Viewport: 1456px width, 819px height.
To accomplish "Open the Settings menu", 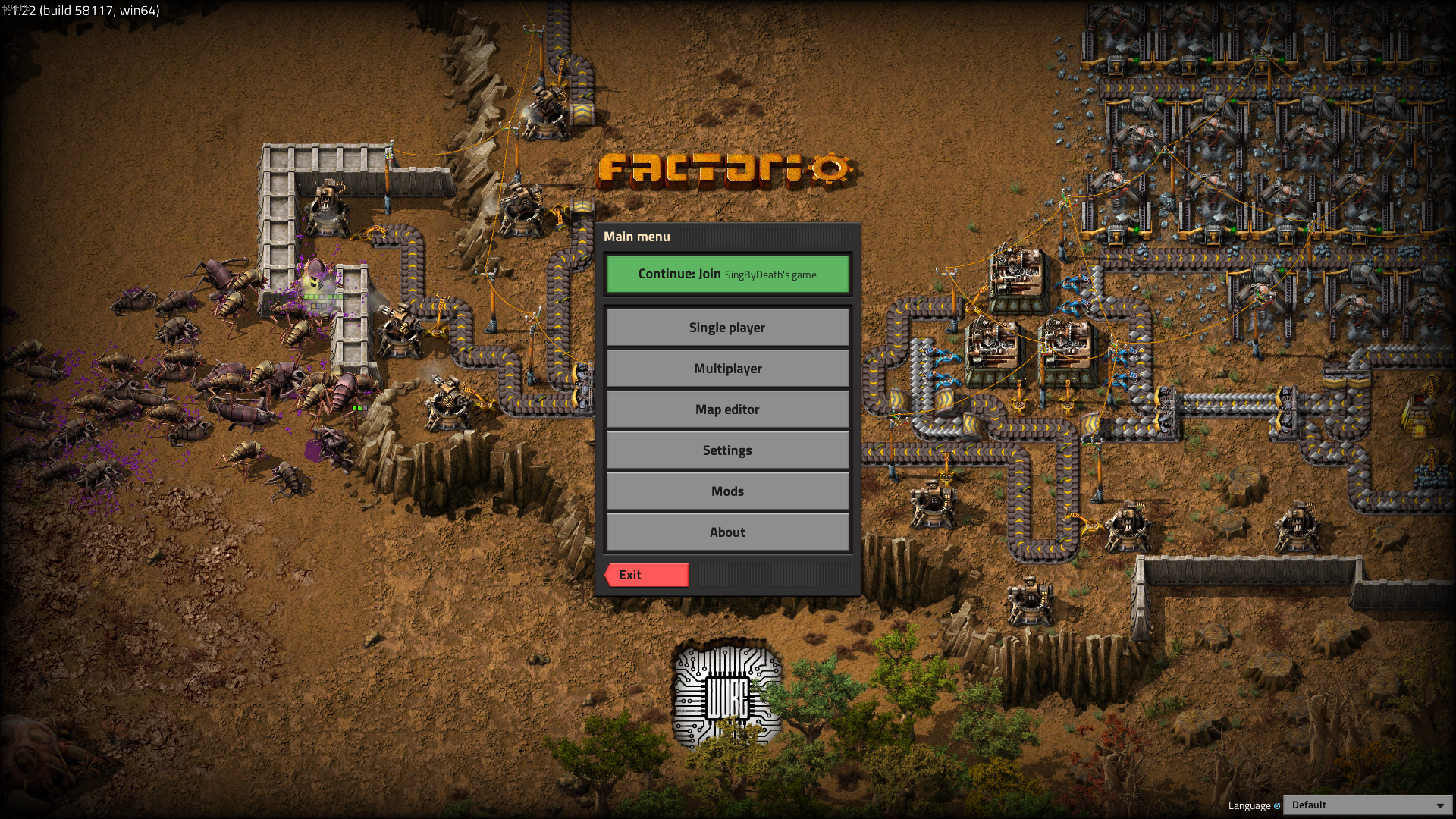I will tap(727, 450).
